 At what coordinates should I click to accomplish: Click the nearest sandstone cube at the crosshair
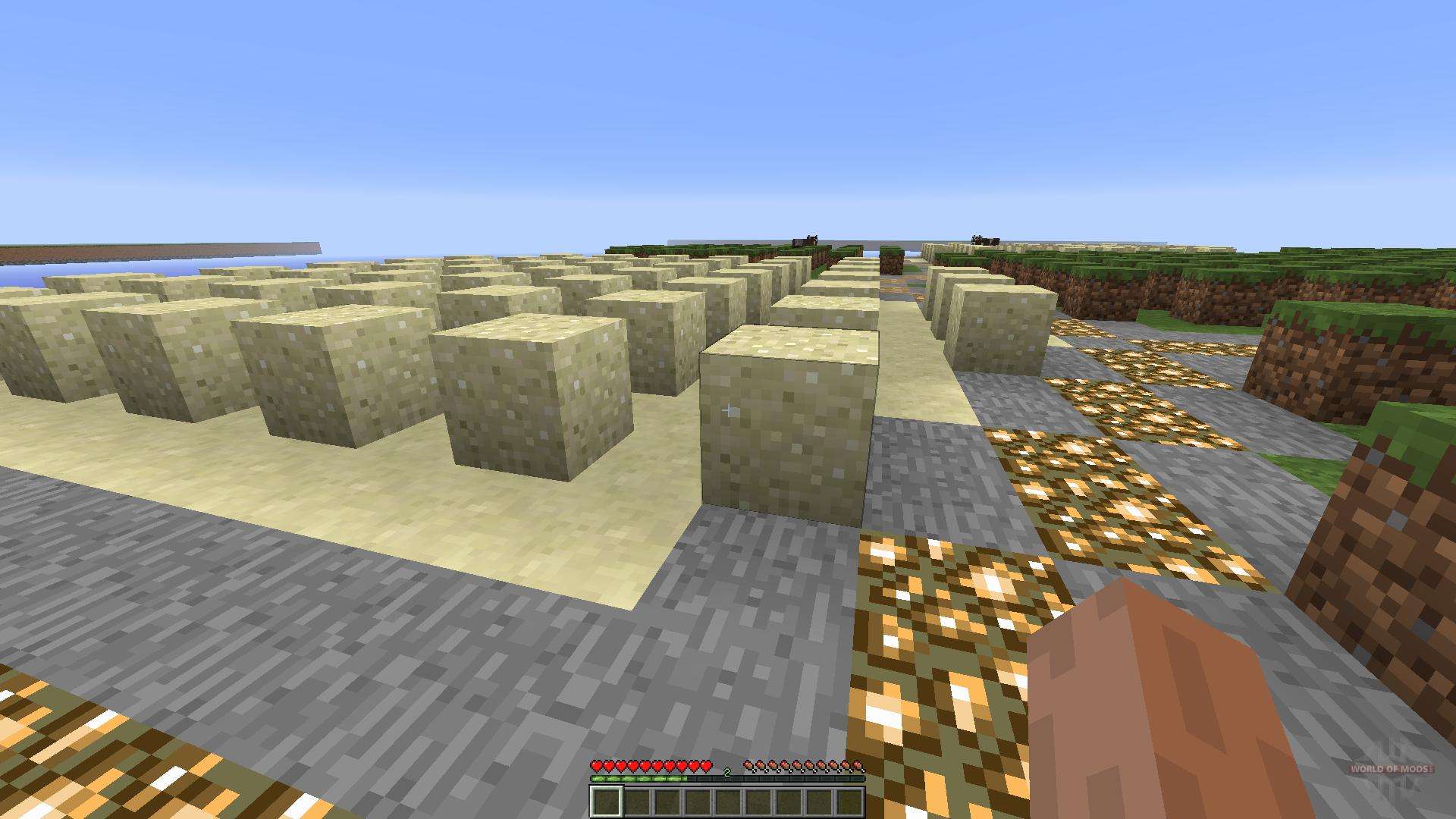(x=781, y=432)
